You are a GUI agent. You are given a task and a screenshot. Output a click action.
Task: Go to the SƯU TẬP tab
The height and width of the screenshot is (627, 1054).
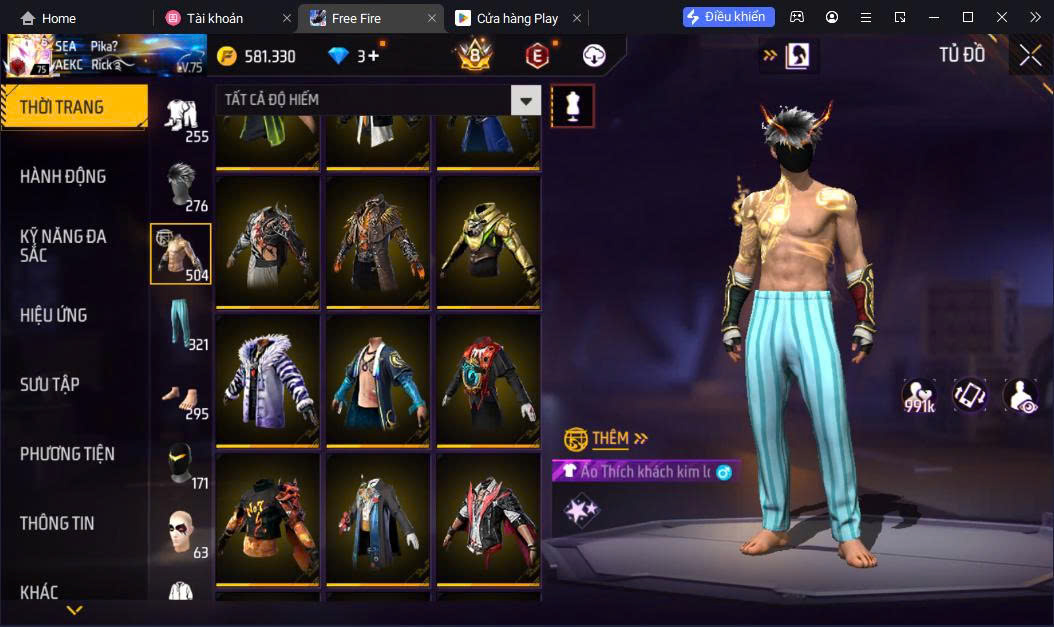coord(50,385)
